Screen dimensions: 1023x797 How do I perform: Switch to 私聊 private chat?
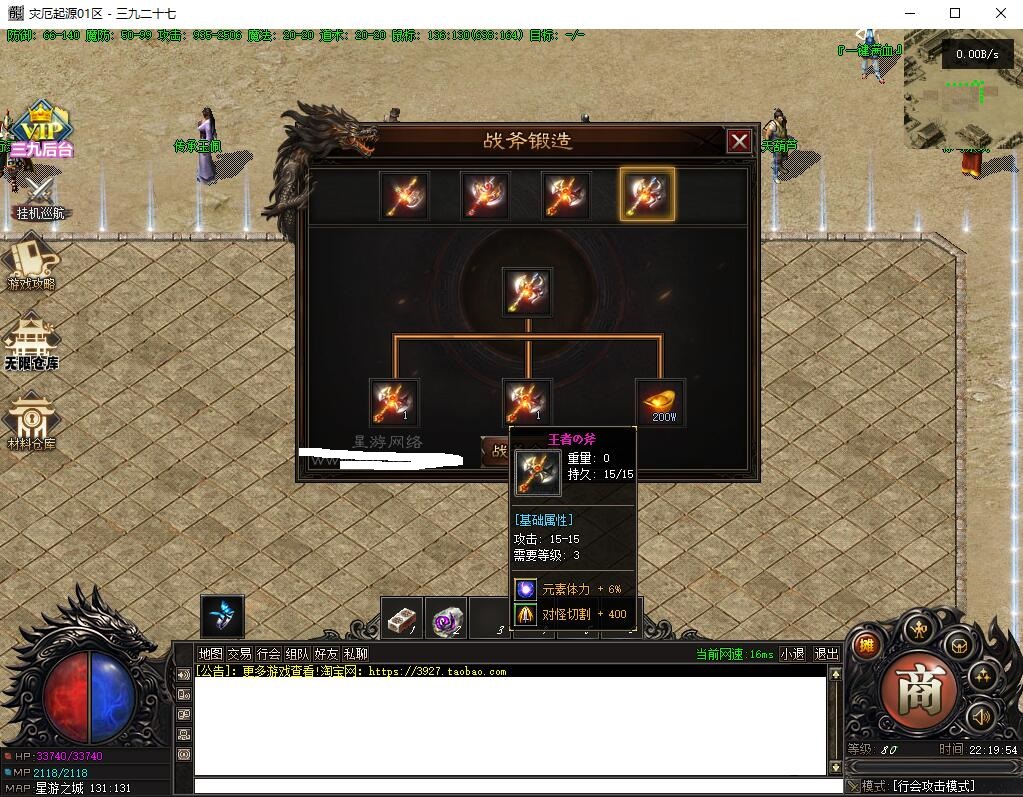355,654
